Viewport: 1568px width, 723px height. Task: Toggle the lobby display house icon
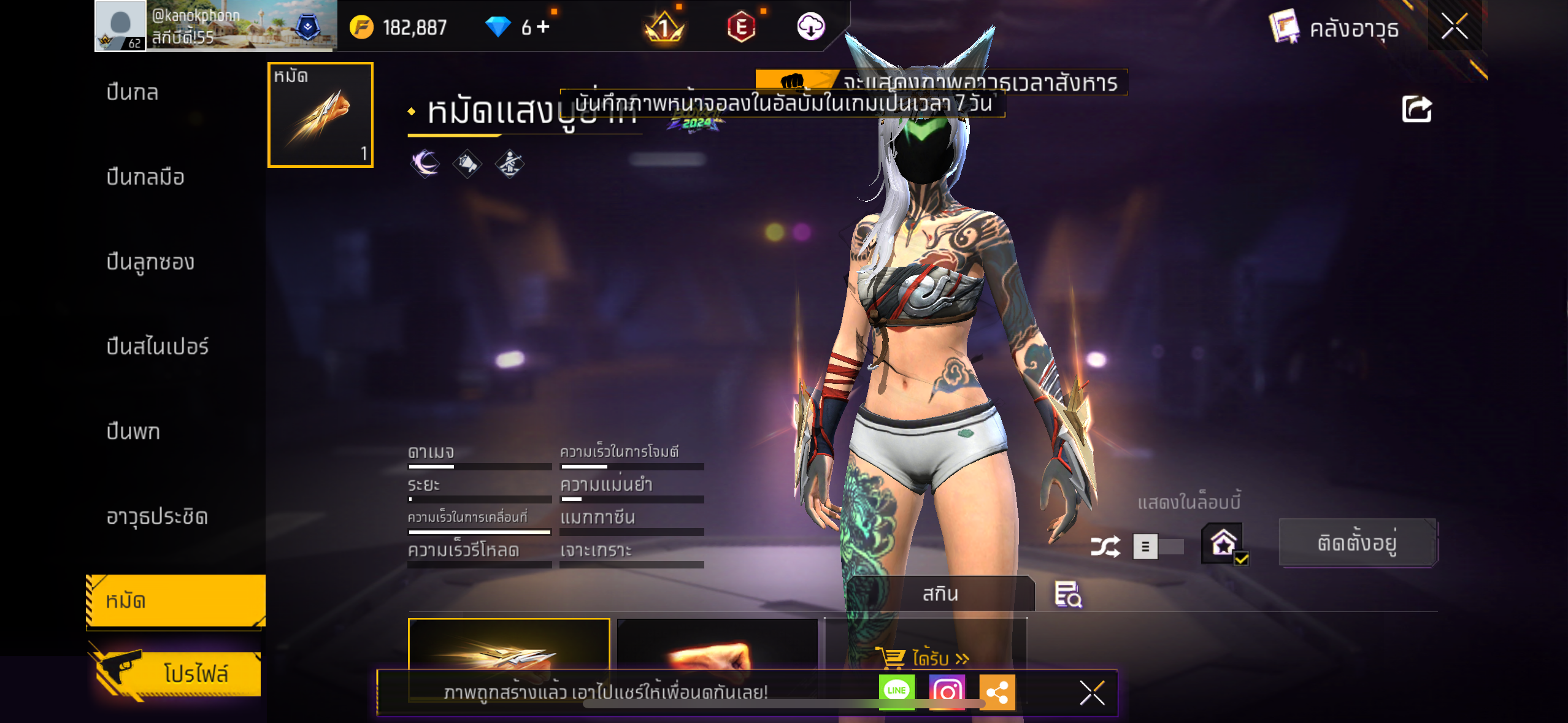[1223, 543]
